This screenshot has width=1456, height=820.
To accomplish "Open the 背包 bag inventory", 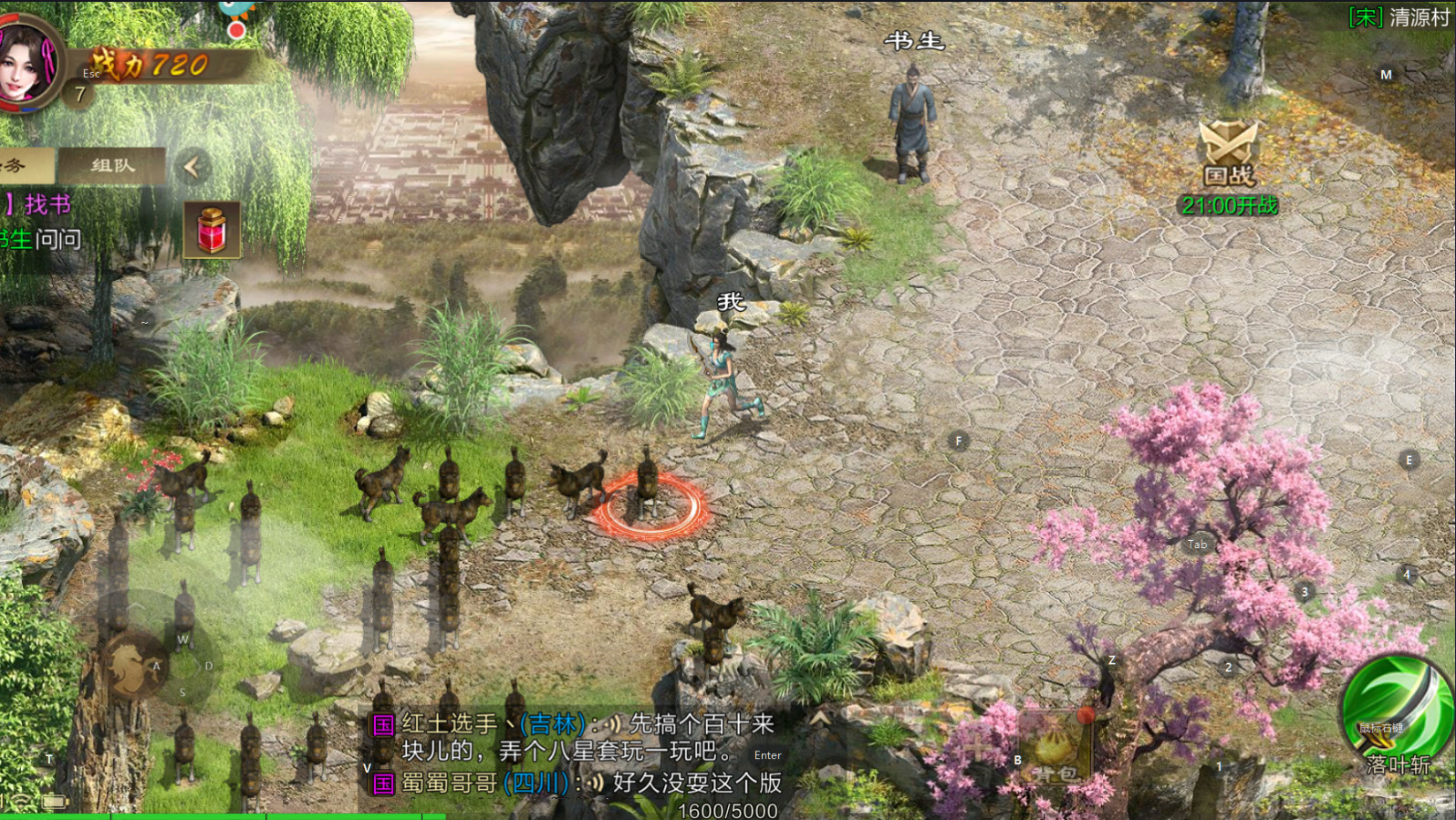I will (x=1056, y=750).
